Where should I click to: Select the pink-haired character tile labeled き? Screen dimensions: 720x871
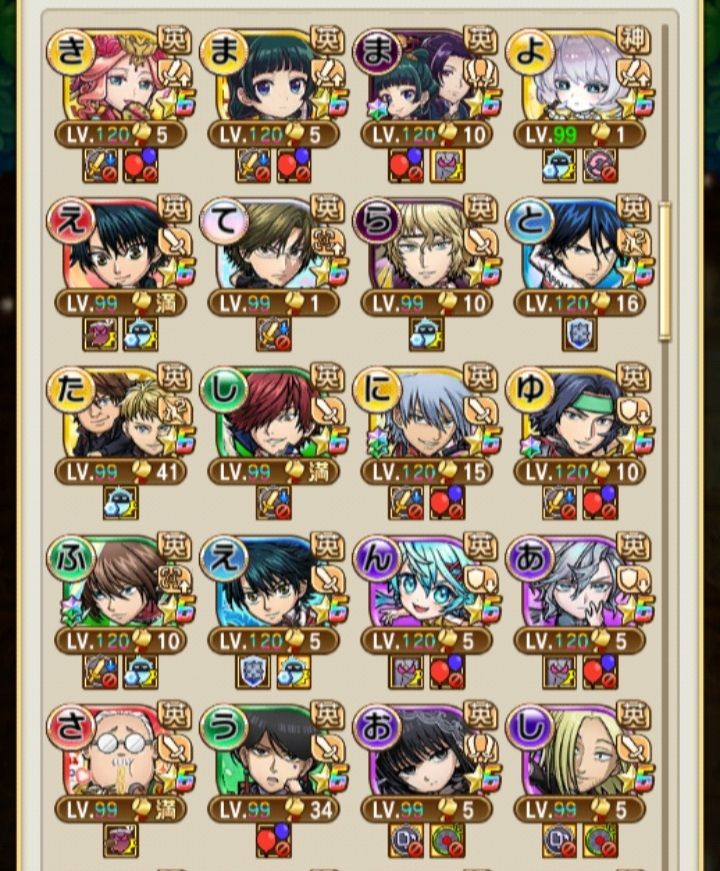pos(120,76)
